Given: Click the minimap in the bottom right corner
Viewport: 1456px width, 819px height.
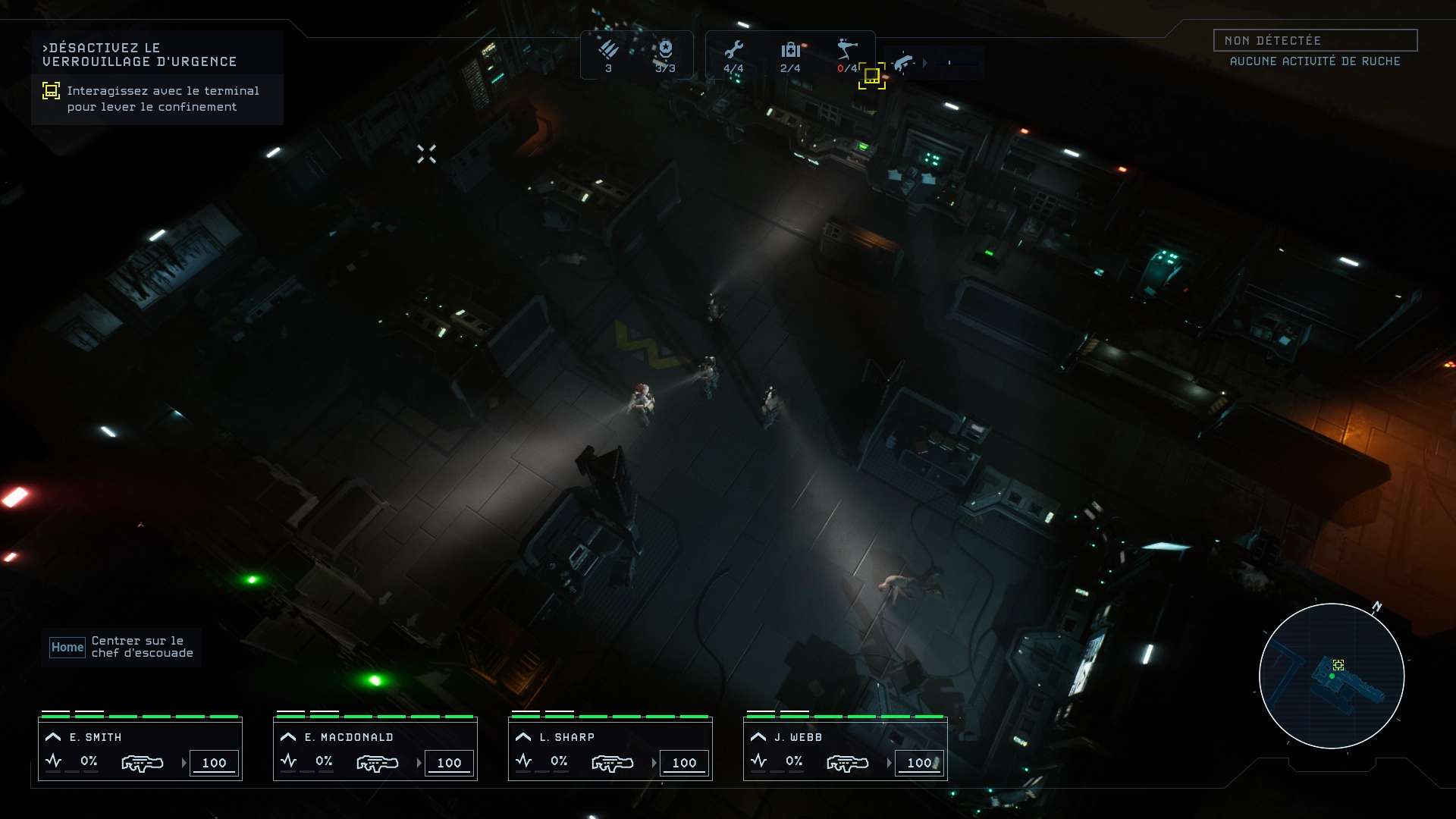Looking at the screenshot, I should 1333,675.
